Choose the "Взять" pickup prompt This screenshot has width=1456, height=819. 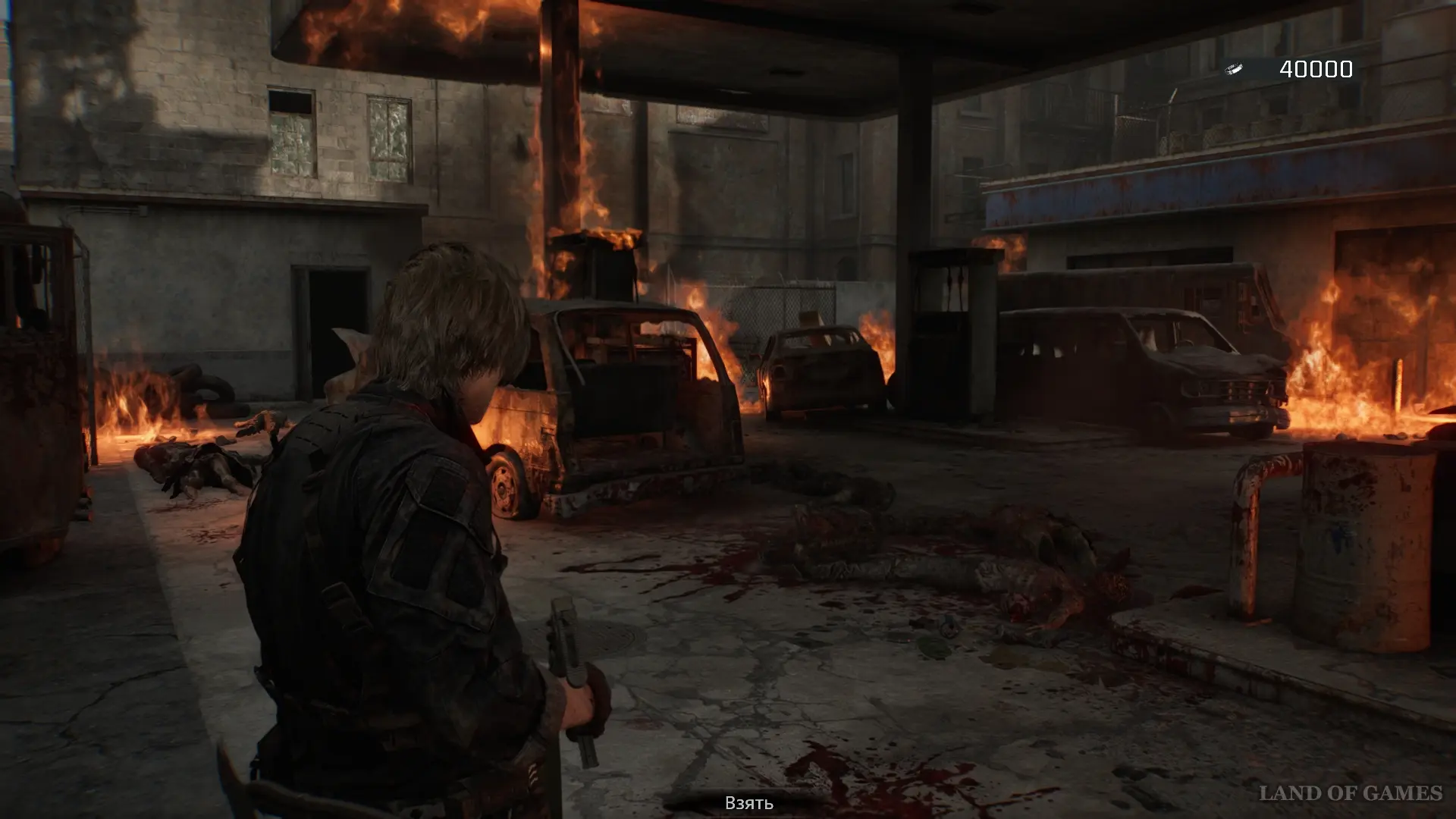[x=748, y=803]
